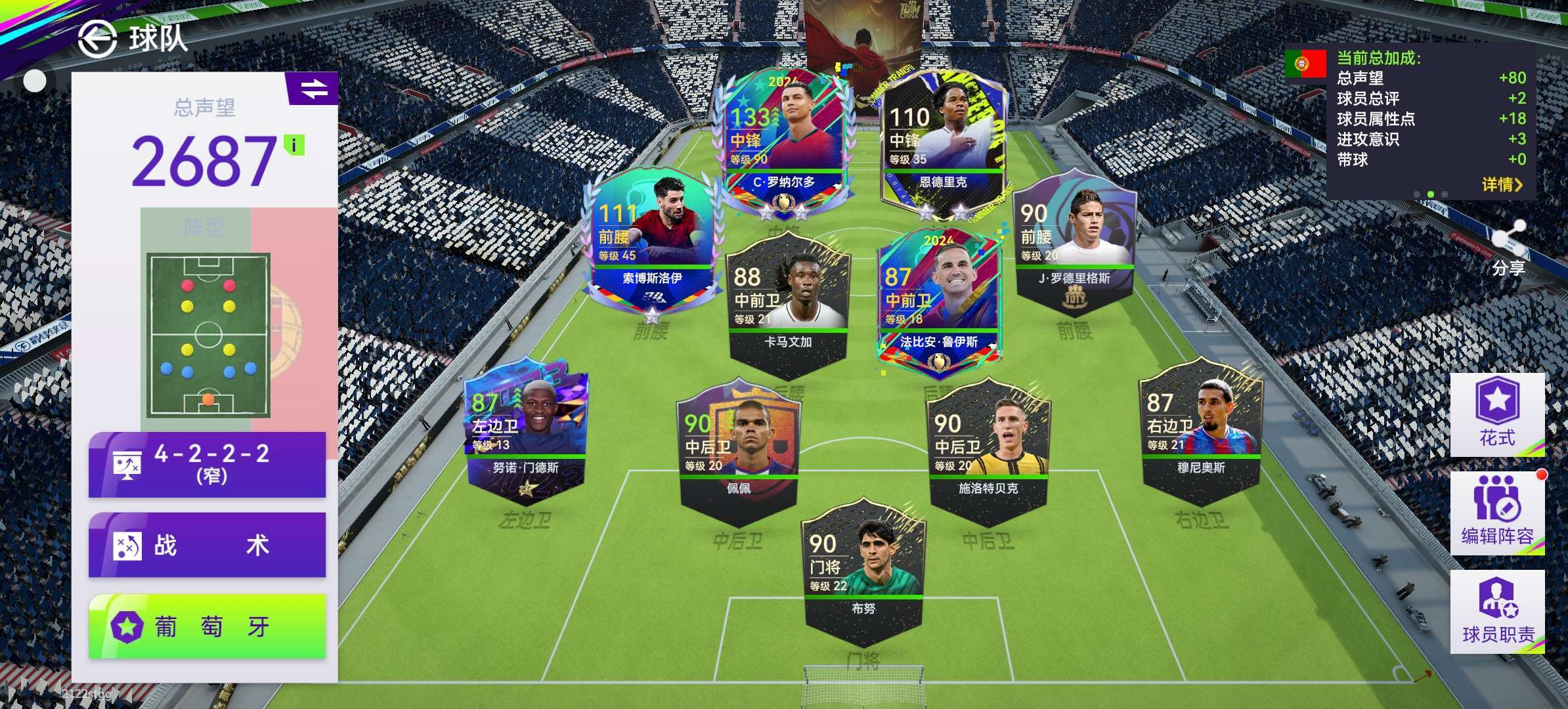Screen dimensions: 1568x709
Task: Show total reputation info icon
Action: pos(294,145)
